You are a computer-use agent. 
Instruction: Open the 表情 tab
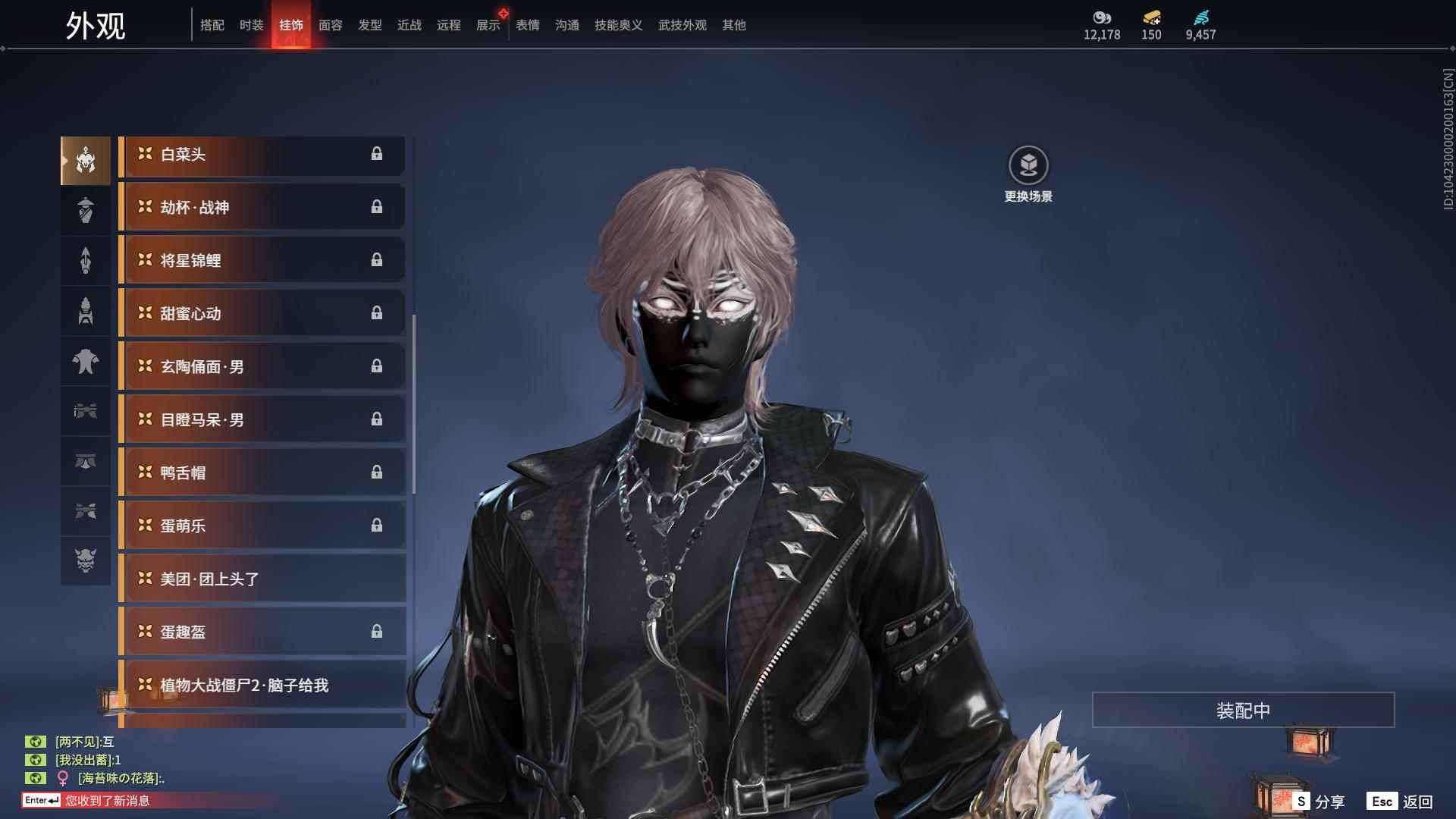(527, 25)
